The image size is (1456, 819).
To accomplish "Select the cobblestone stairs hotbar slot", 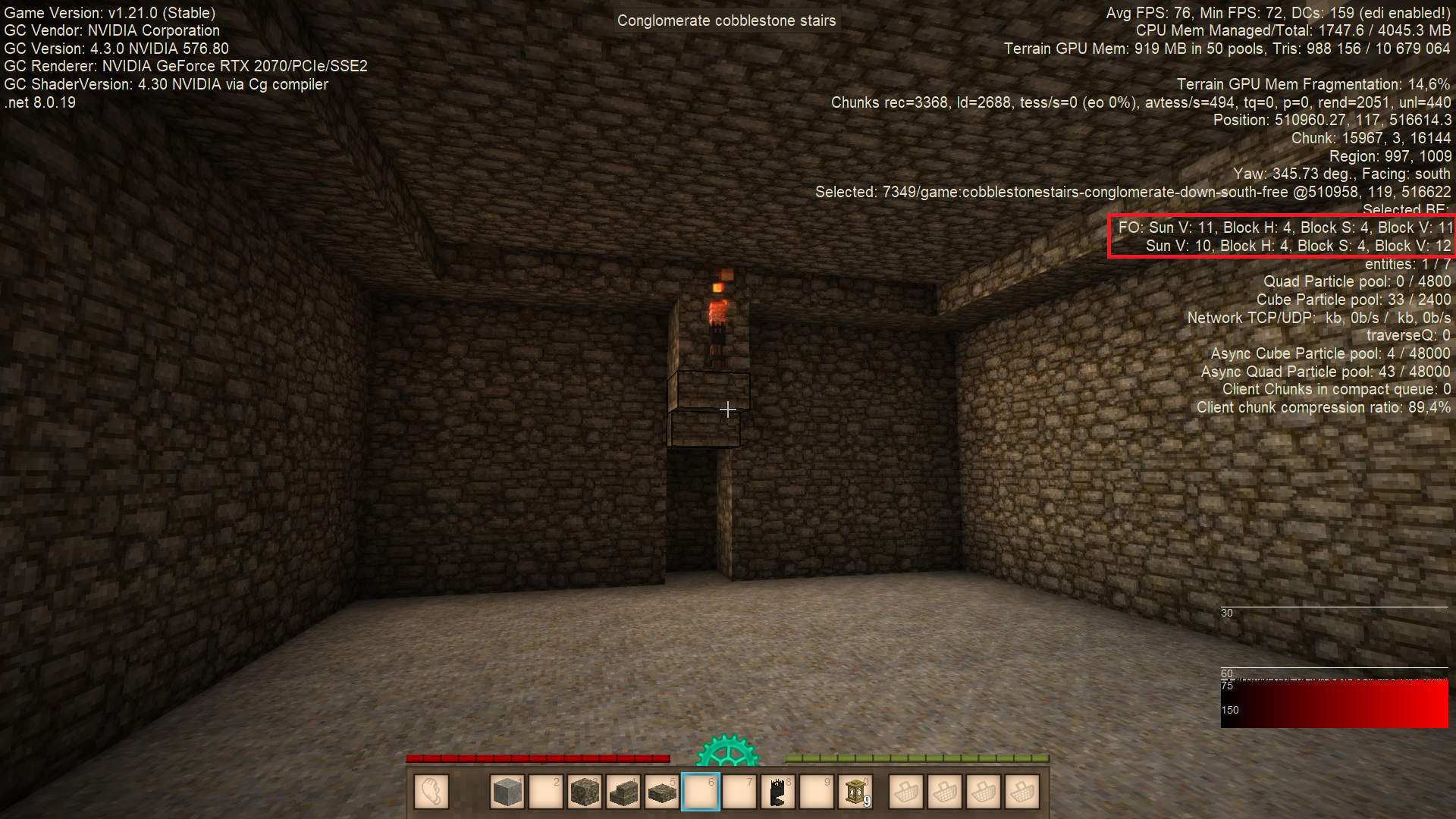I will (x=623, y=792).
